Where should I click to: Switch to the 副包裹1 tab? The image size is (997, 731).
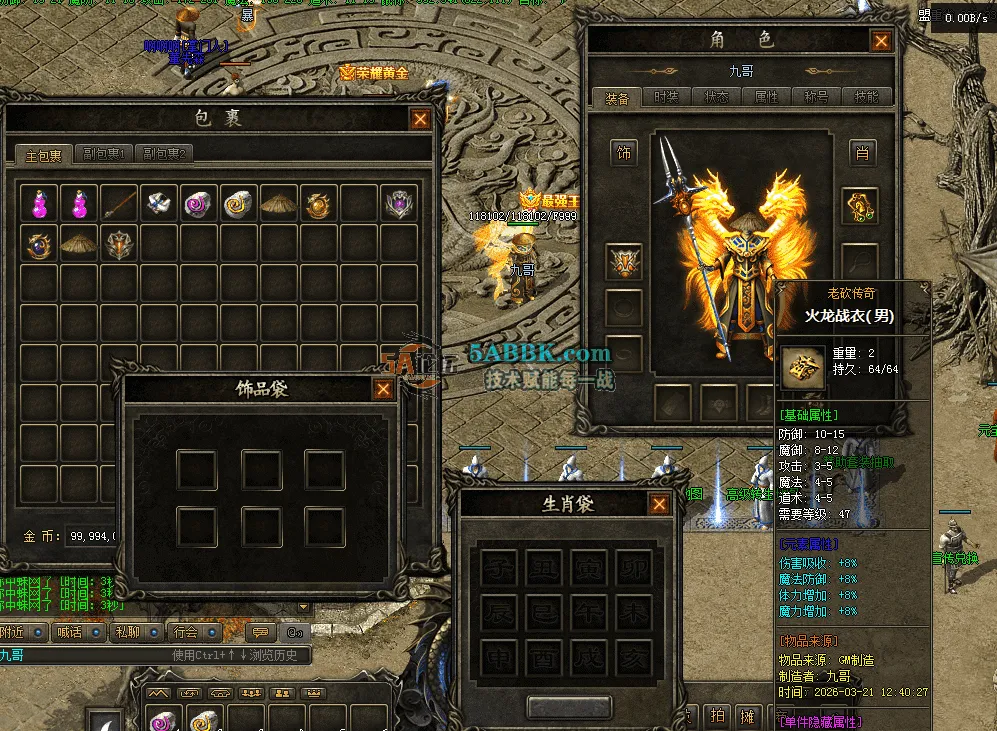103,154
